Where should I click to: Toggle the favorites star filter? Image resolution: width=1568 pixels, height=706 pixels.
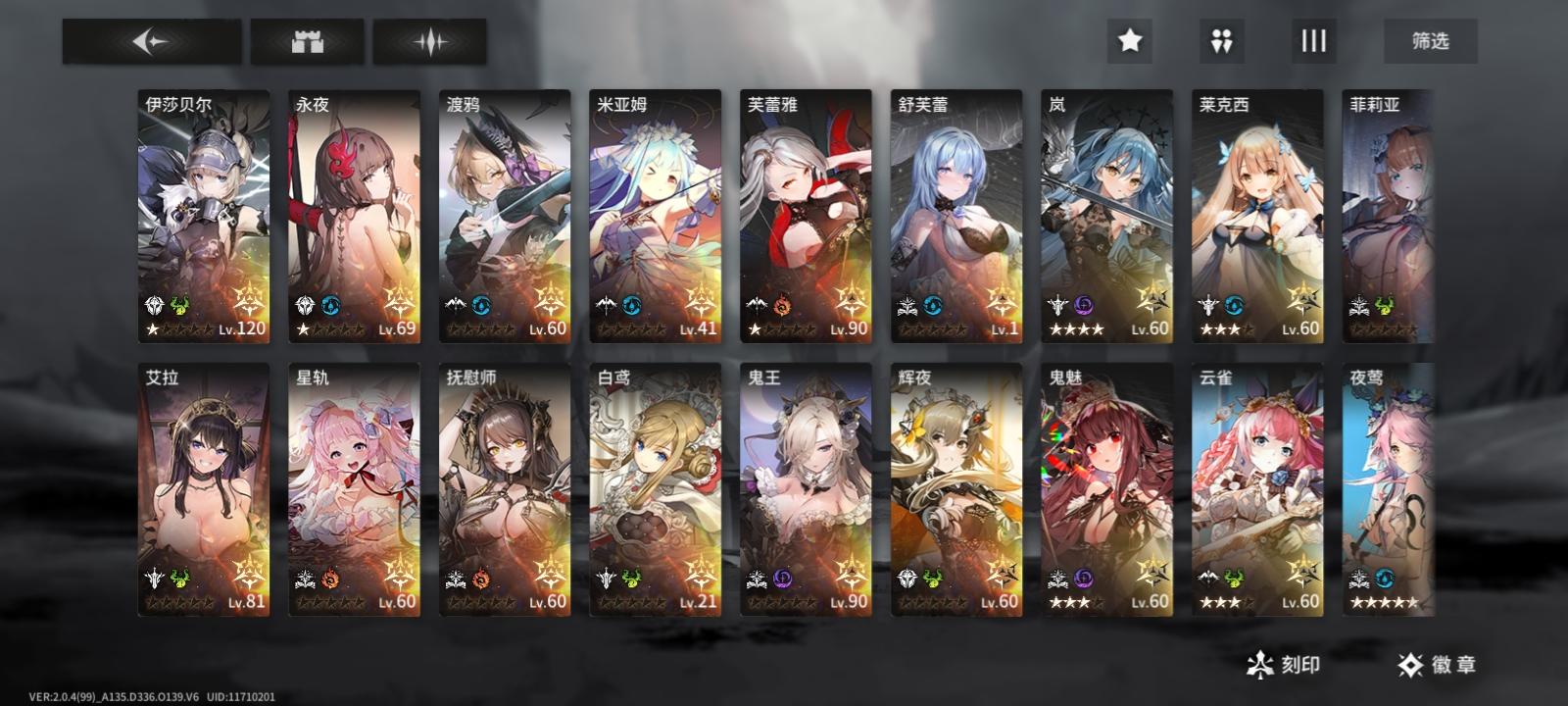tap(1131, 41)
